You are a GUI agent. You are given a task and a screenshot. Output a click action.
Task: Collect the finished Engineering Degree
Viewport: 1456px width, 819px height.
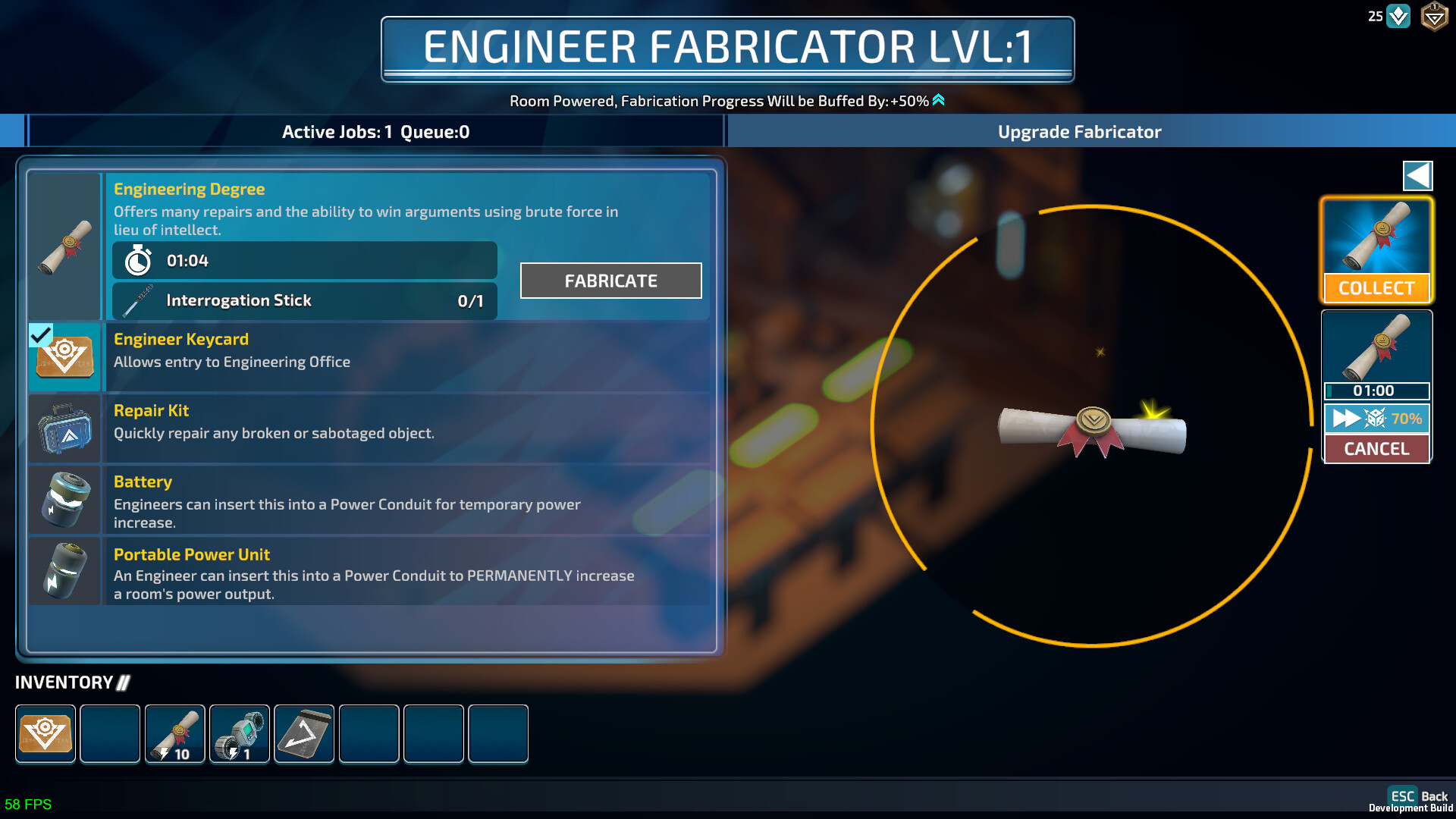tap(1376, 288)
